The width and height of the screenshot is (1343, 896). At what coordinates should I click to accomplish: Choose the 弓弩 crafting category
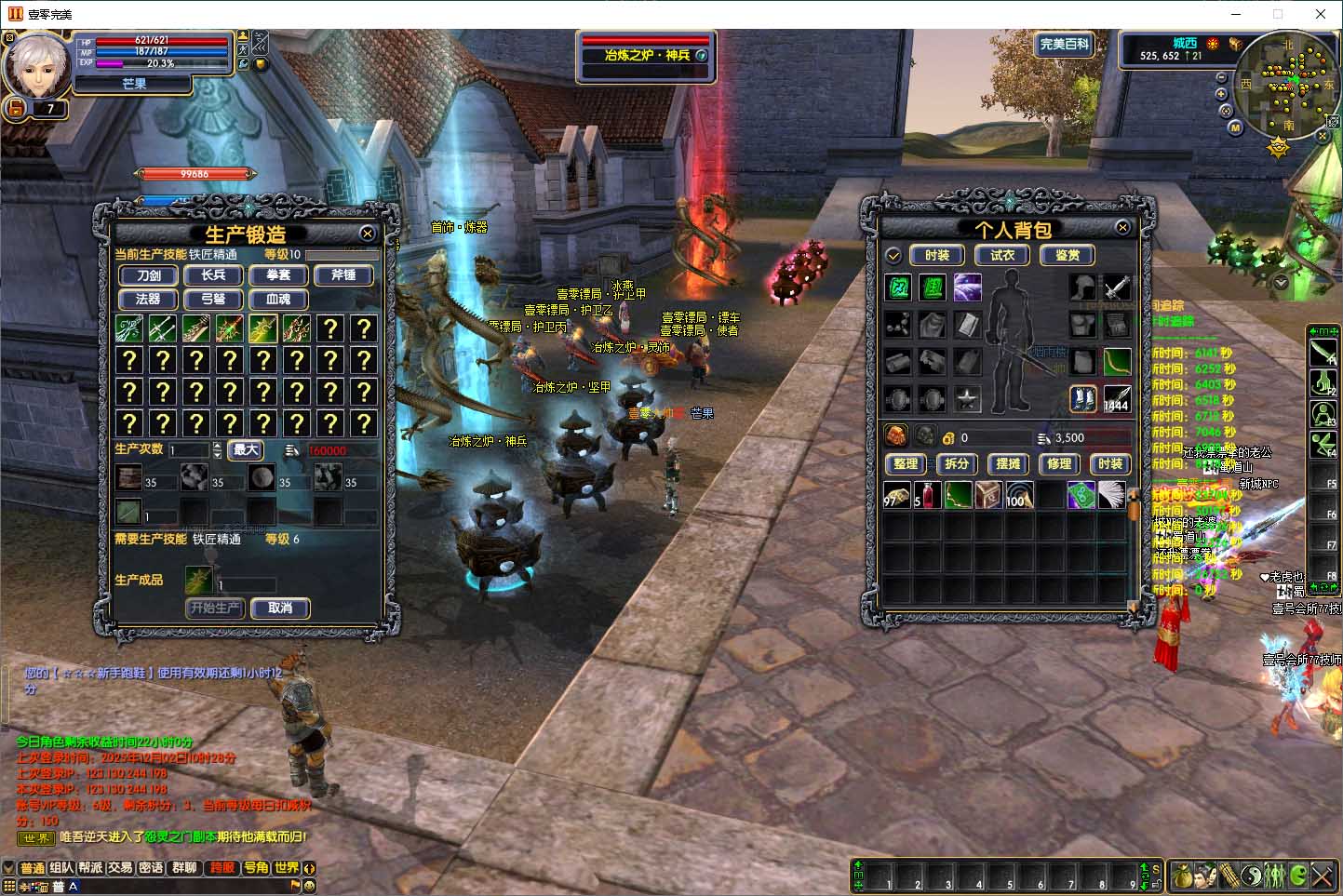coord(213,300)
